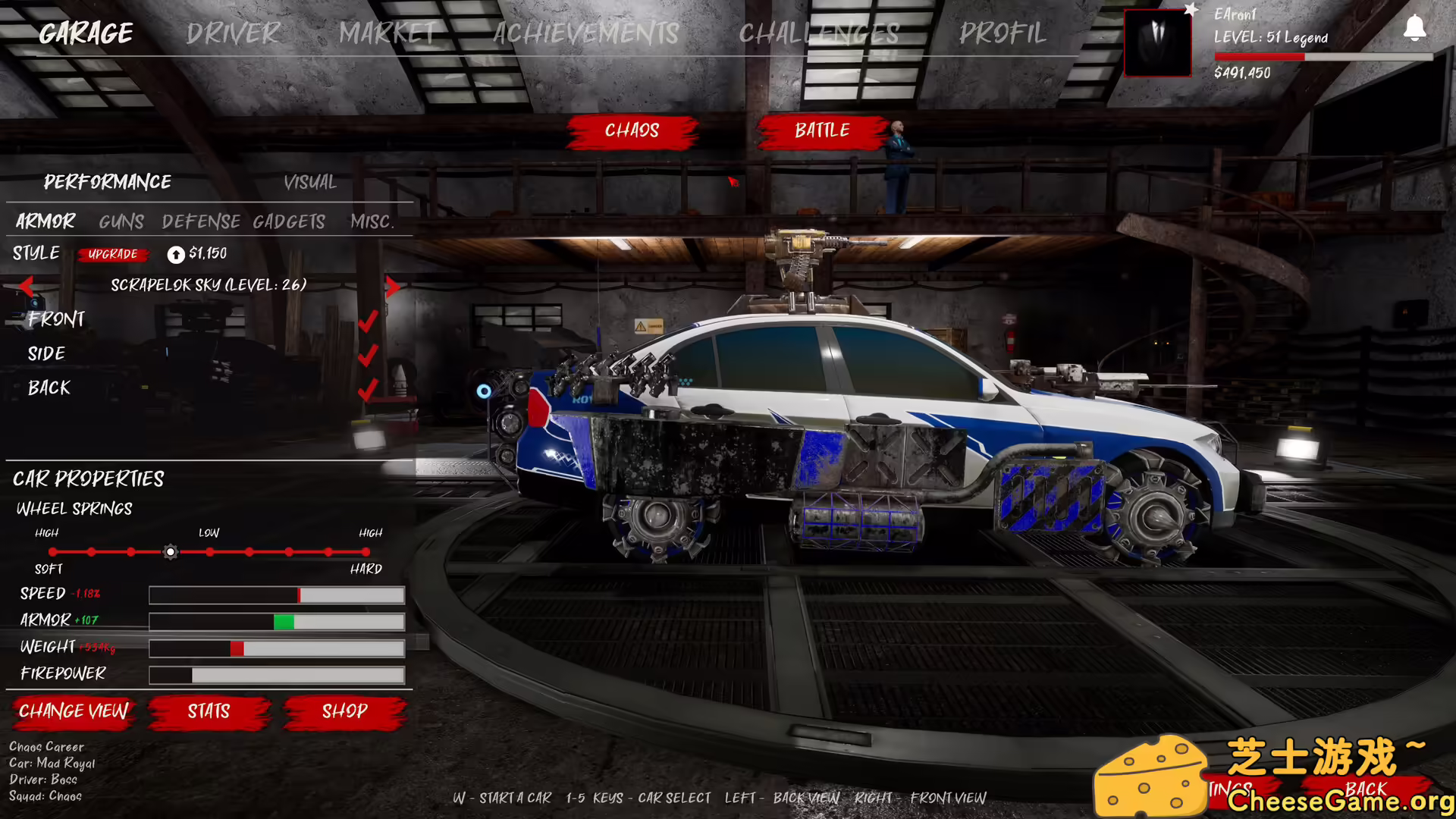Toggle the FRONT armor checkmark
The image size is (1456, 819).
(369, 319)
